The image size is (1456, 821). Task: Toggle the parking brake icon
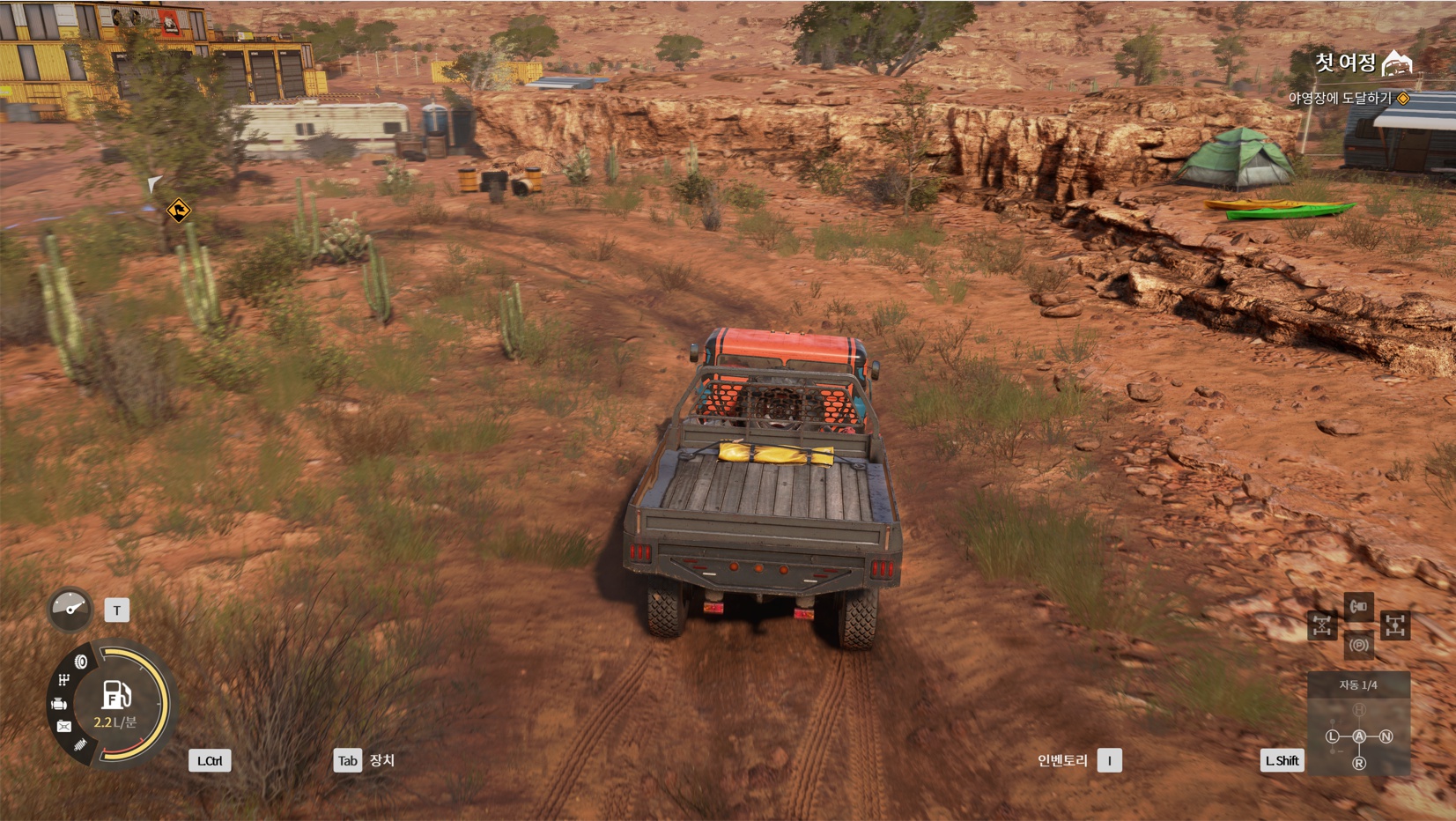pos(1358,646)
